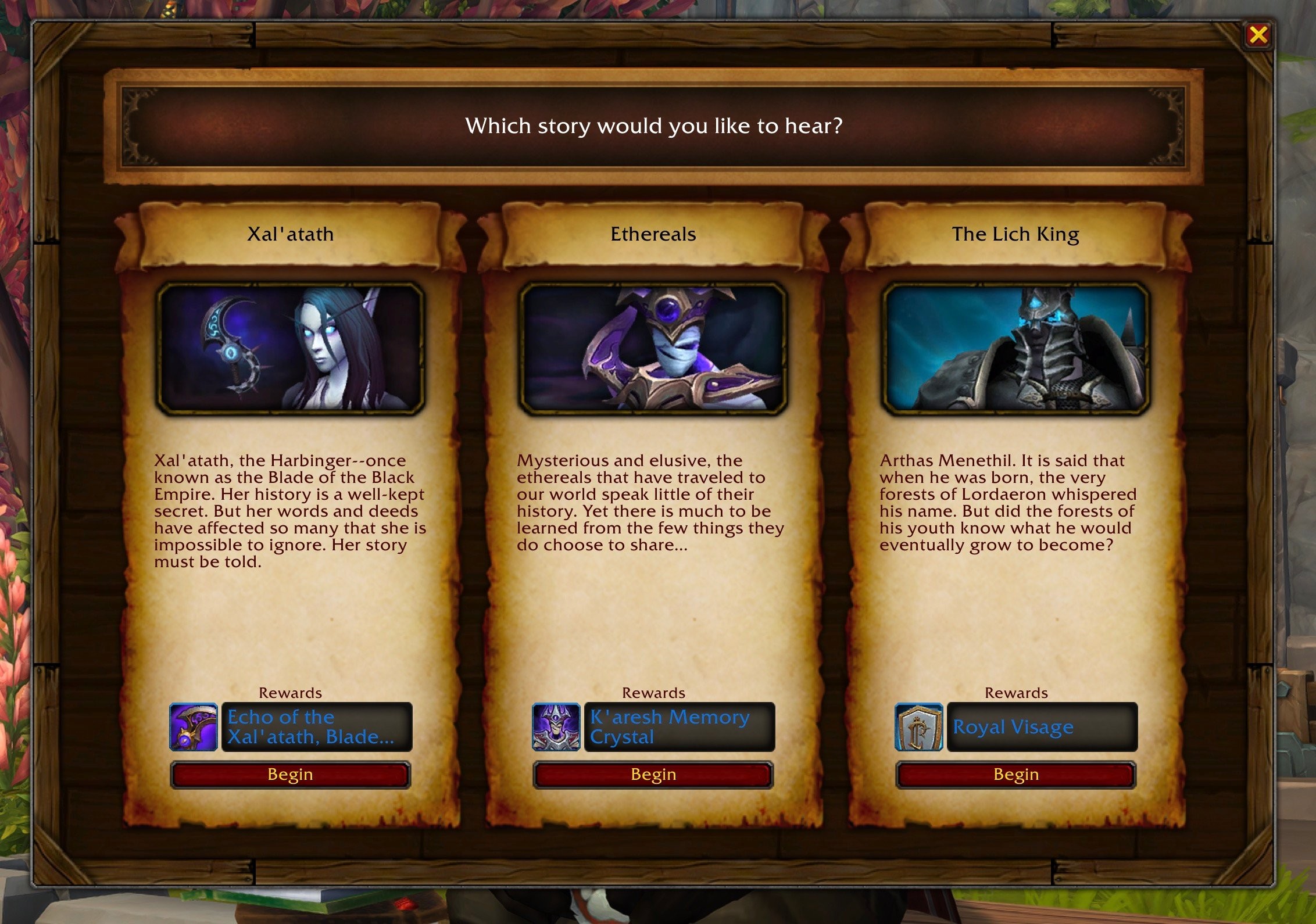
Task: Select the Lich King portrait thumbnail
Action: (x=1015, y=349)
